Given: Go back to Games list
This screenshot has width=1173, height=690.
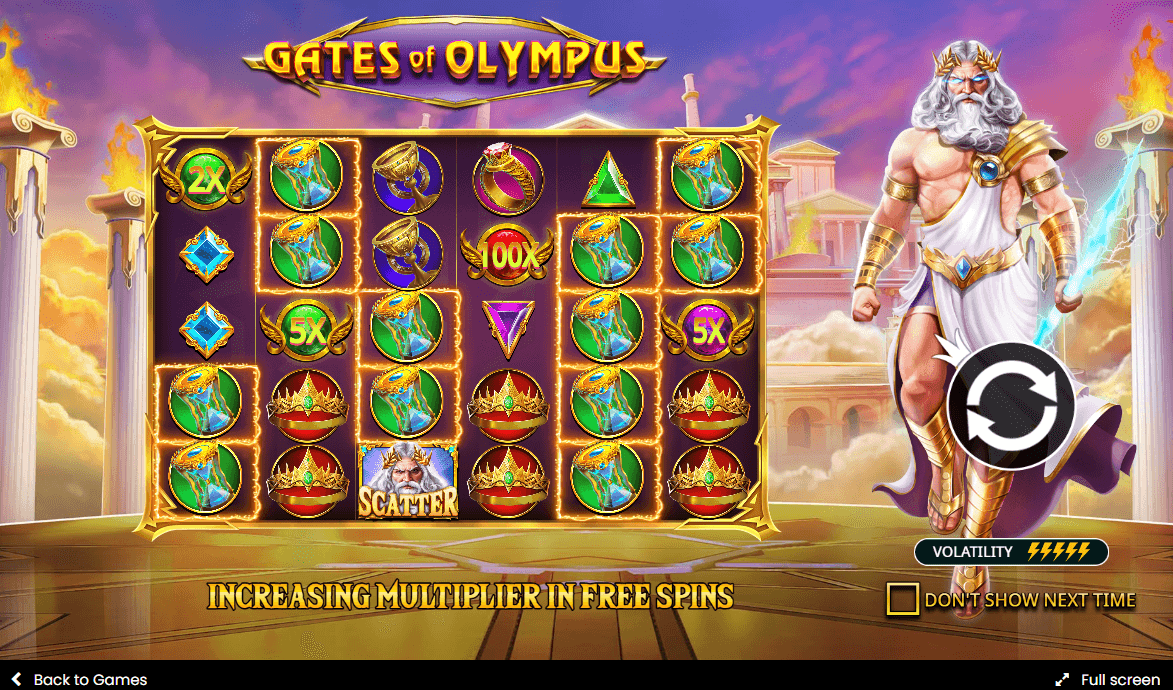Looking at the screenshot, I should [x=79, y=679].
